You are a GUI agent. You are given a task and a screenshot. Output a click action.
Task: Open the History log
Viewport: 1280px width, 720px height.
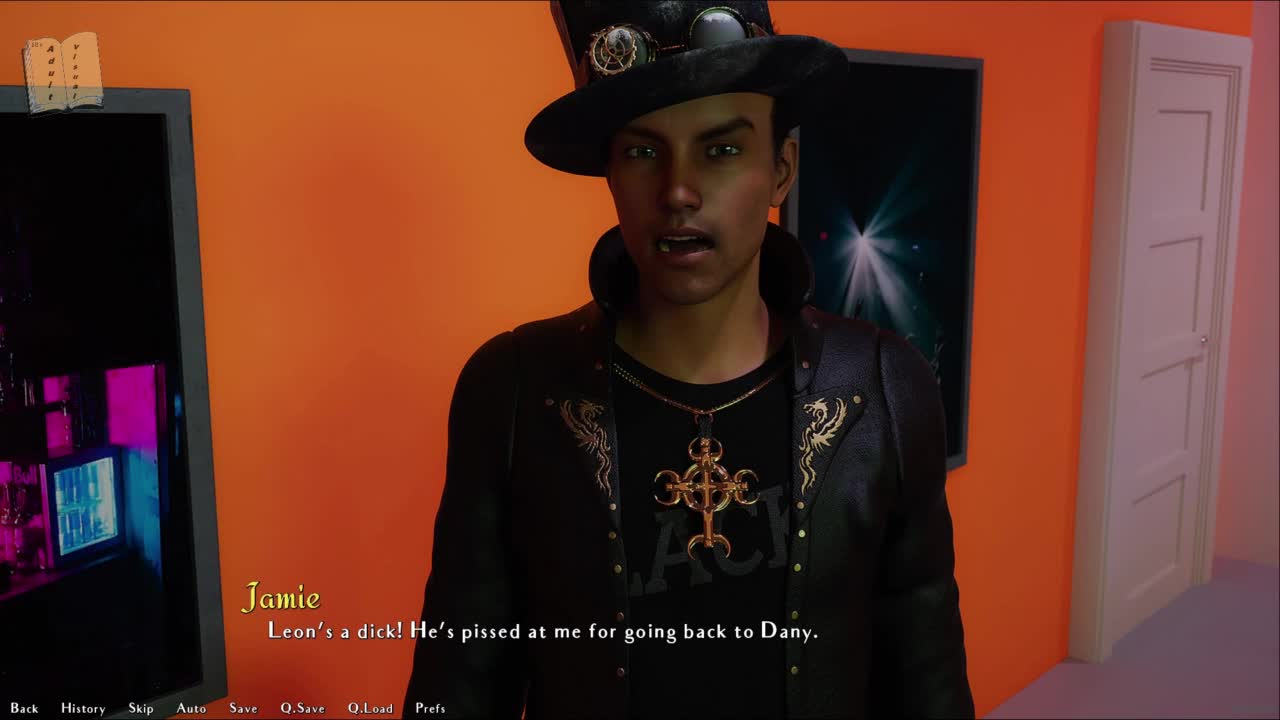(x=83, y=708)
